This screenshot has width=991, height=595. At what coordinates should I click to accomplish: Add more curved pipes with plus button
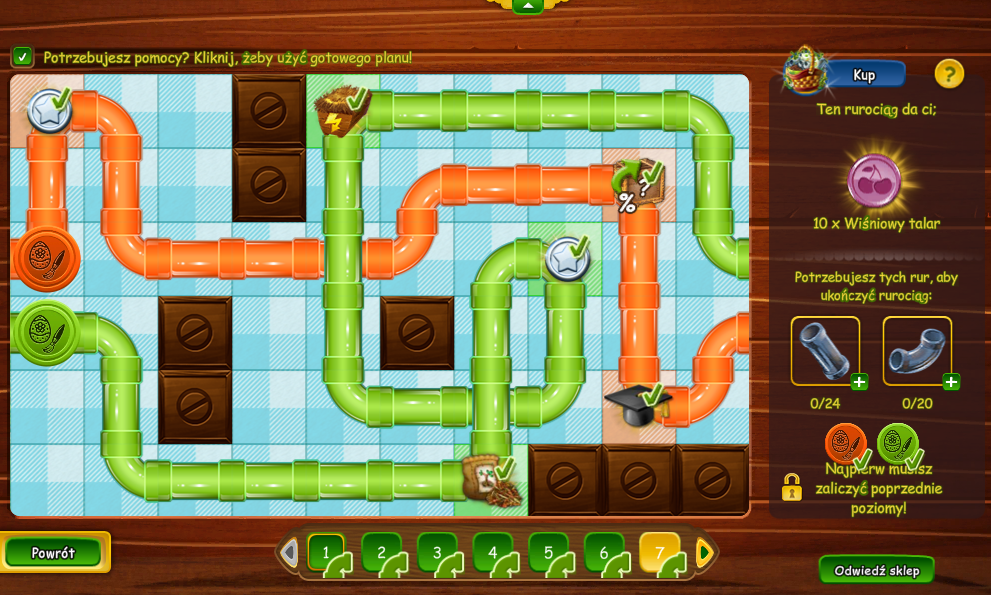click(x=951, y=382)
